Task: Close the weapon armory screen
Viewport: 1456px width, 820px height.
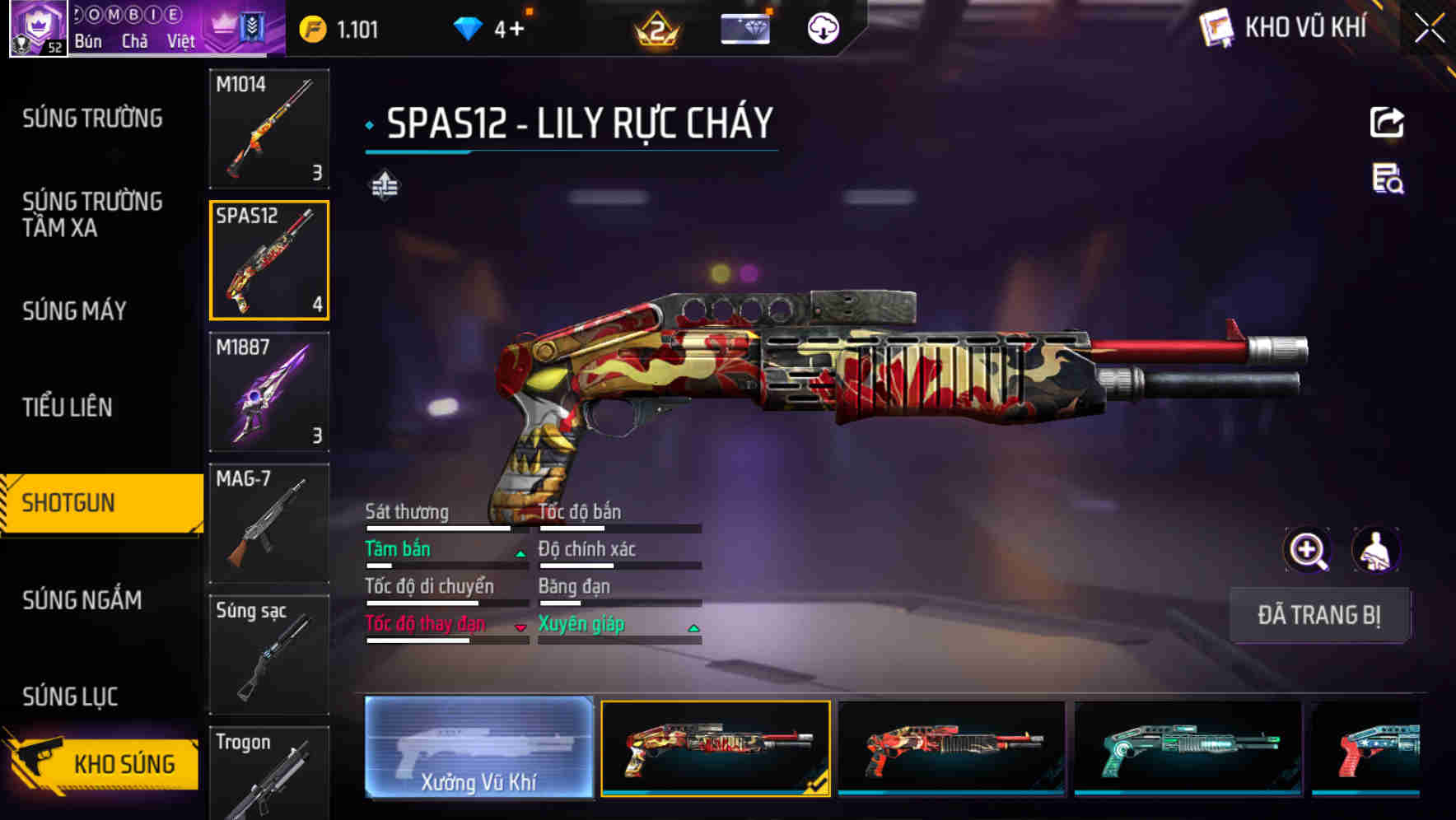Action: pos(1430,29)
